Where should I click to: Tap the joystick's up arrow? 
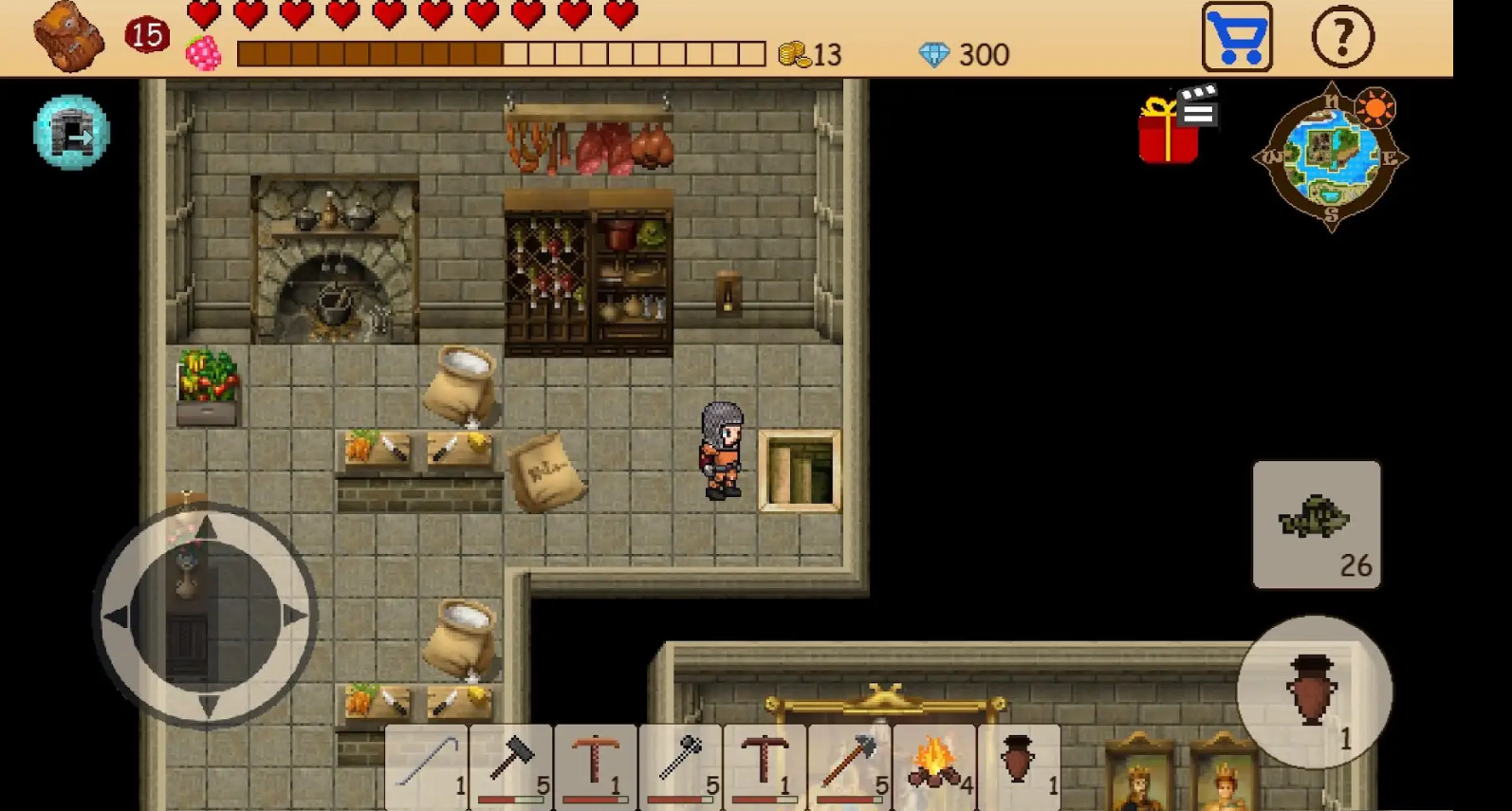(207, 528)
